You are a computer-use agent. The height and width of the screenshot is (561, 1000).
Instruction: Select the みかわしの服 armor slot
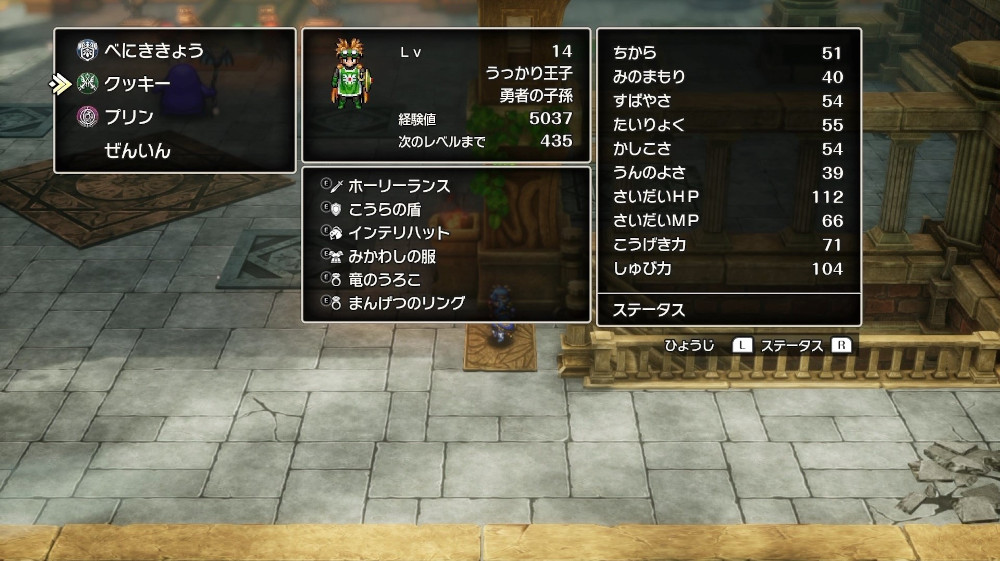pyautogui.click(x=392, y=256)
